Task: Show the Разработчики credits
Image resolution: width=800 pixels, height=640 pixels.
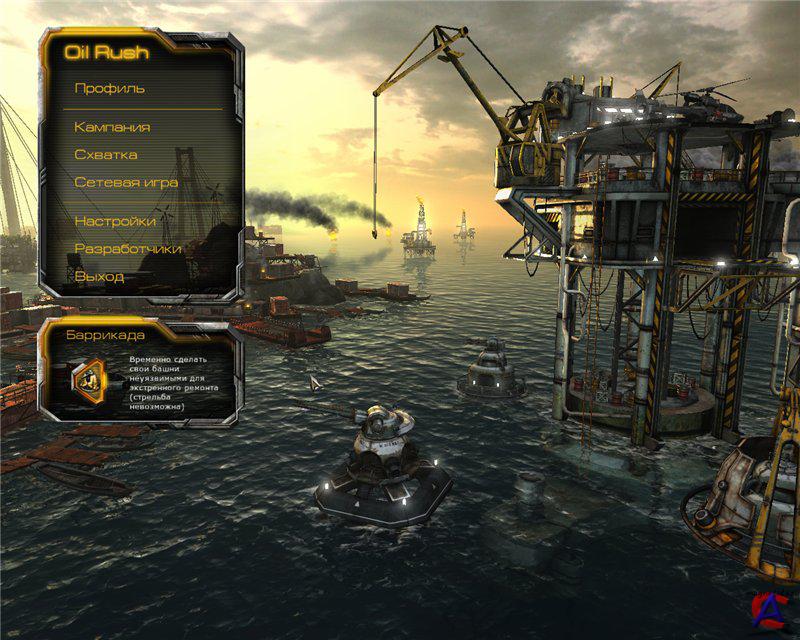Action: 128,248
